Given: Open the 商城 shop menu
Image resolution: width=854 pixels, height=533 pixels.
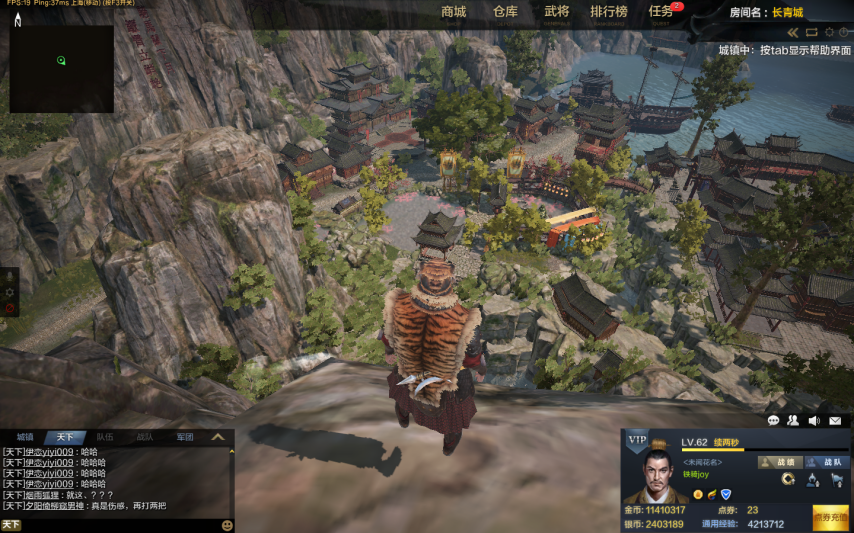Looking at the screenshot, I should (x=453, y=12).
